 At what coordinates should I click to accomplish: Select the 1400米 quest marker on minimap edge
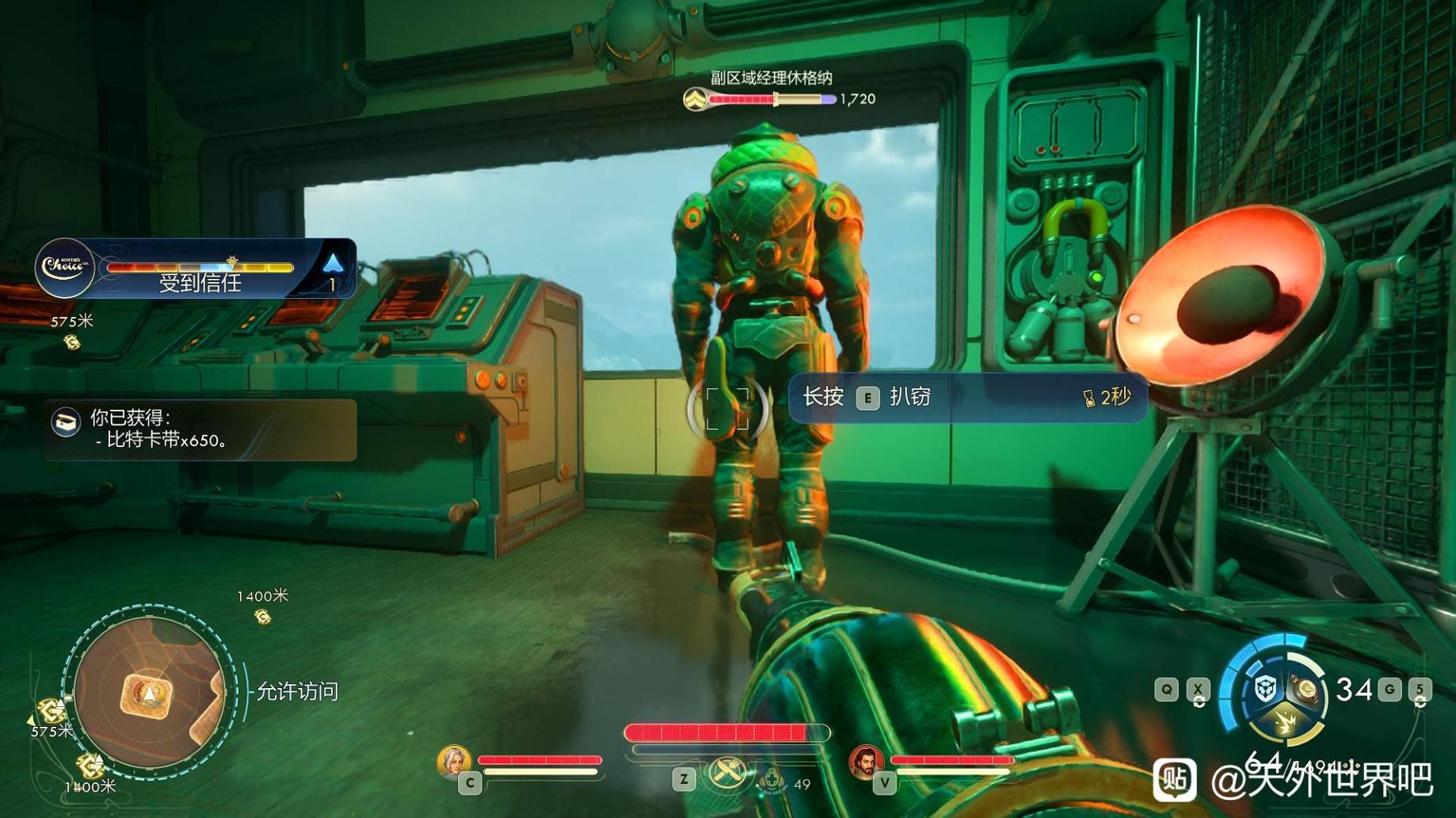(x=90, y=766)
